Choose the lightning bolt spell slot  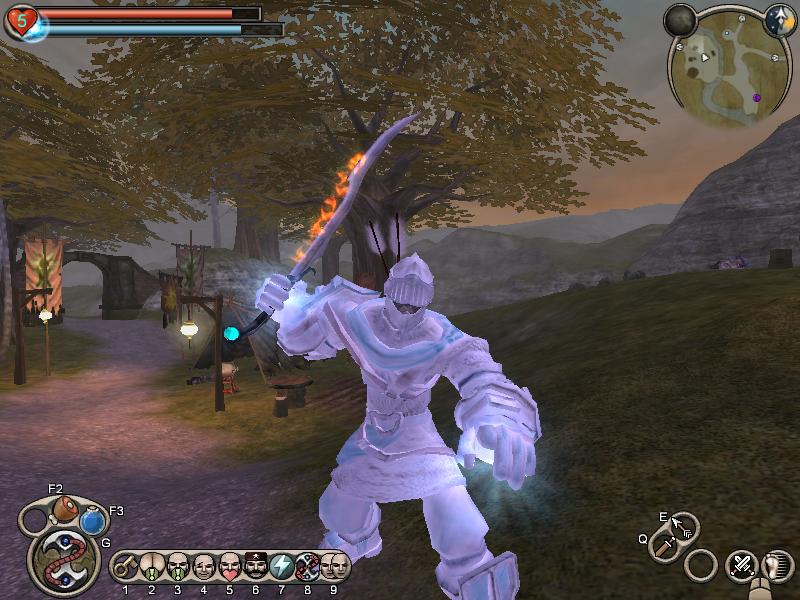pos(283,567)
